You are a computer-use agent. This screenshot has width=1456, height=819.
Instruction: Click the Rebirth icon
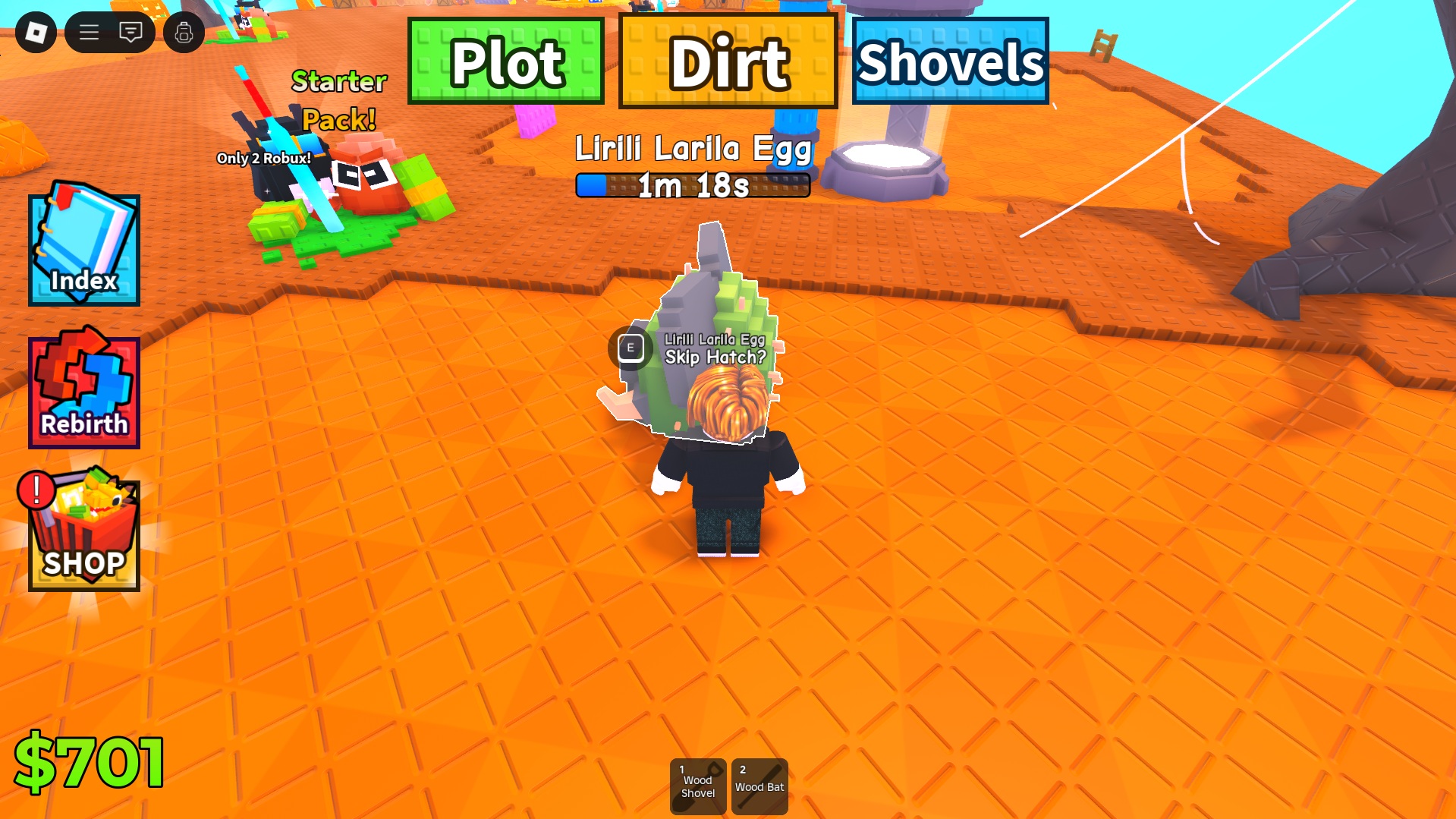point(83,389)
